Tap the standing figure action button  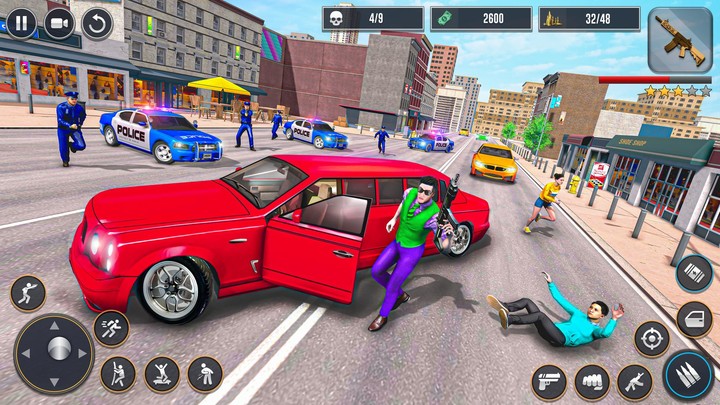coord(205,374)
